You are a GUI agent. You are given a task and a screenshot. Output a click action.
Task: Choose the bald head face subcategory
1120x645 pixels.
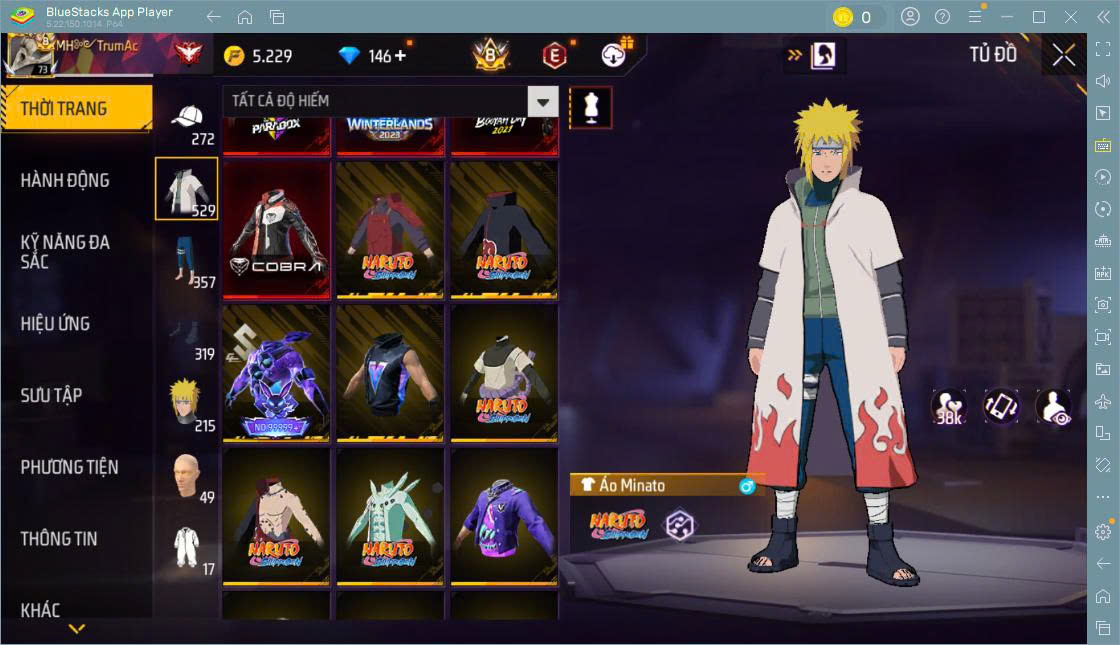click(x=187, y=477)
